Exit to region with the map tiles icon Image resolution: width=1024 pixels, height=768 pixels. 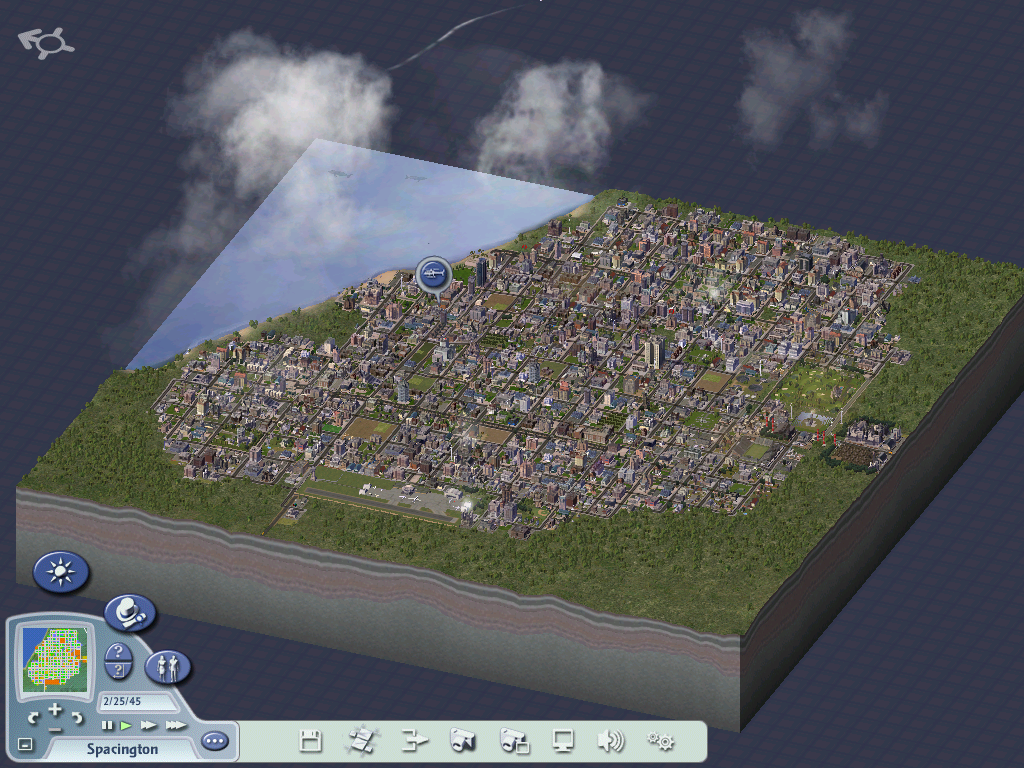[x=361, y=741]
